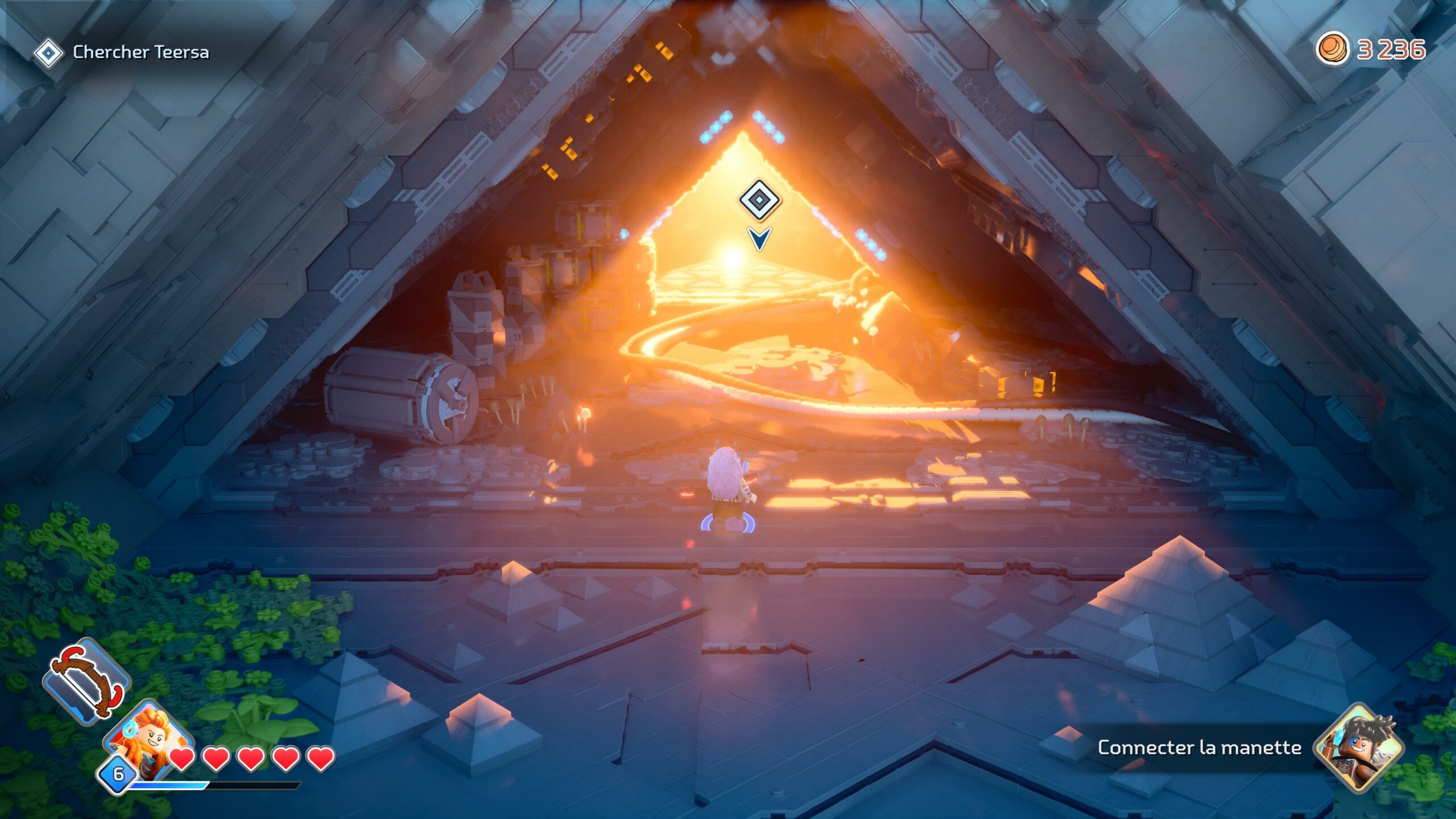Click the Connecter la manette prompt
The width and height of the screenshot is (1456, 819).
point(1199,747)
